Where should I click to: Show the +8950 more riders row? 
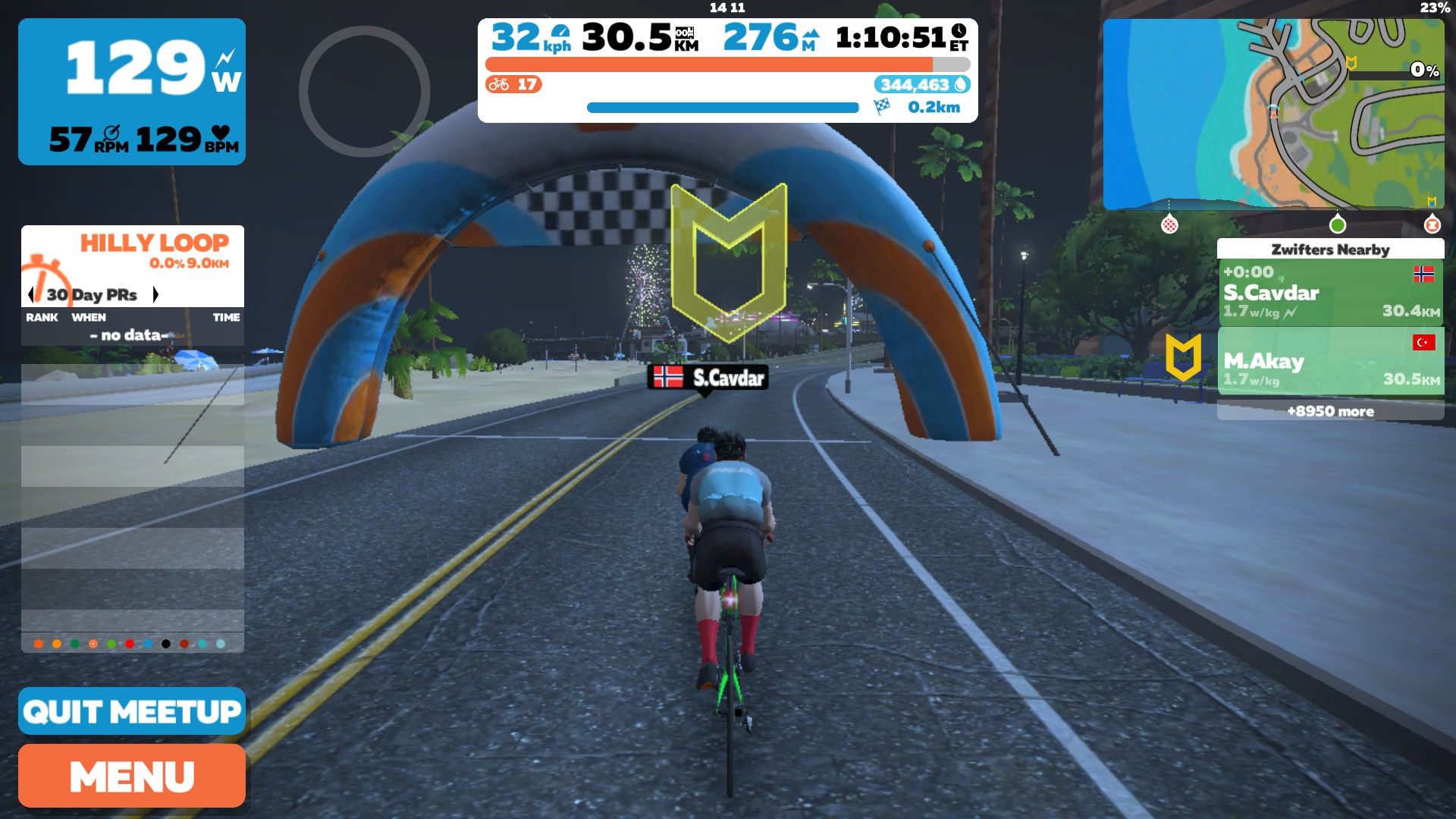click(x=1330, y=411)
